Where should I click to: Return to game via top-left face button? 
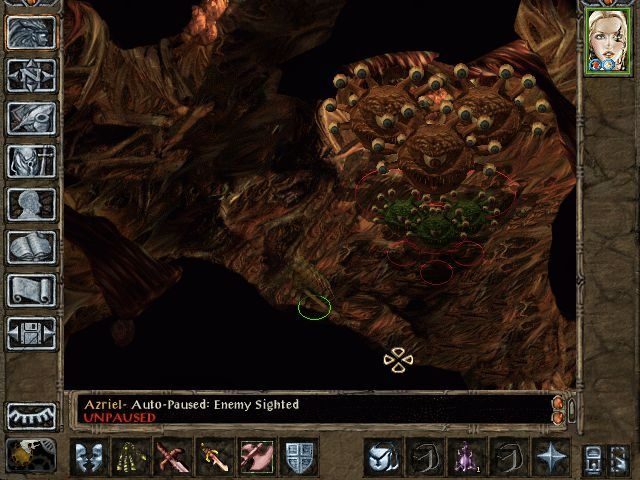[x=31, y=32]
